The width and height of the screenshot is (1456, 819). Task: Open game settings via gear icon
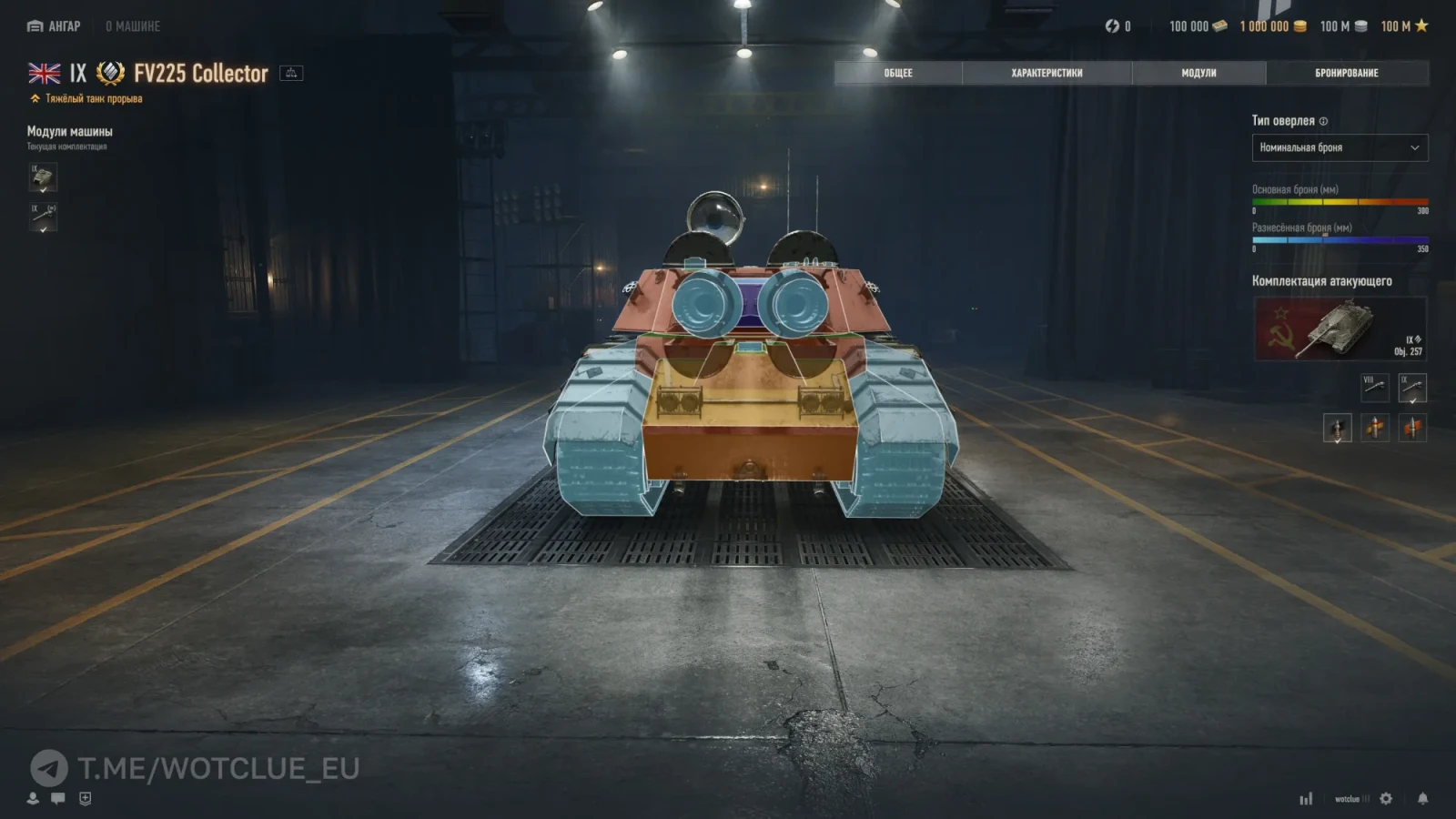(1386, 798)
